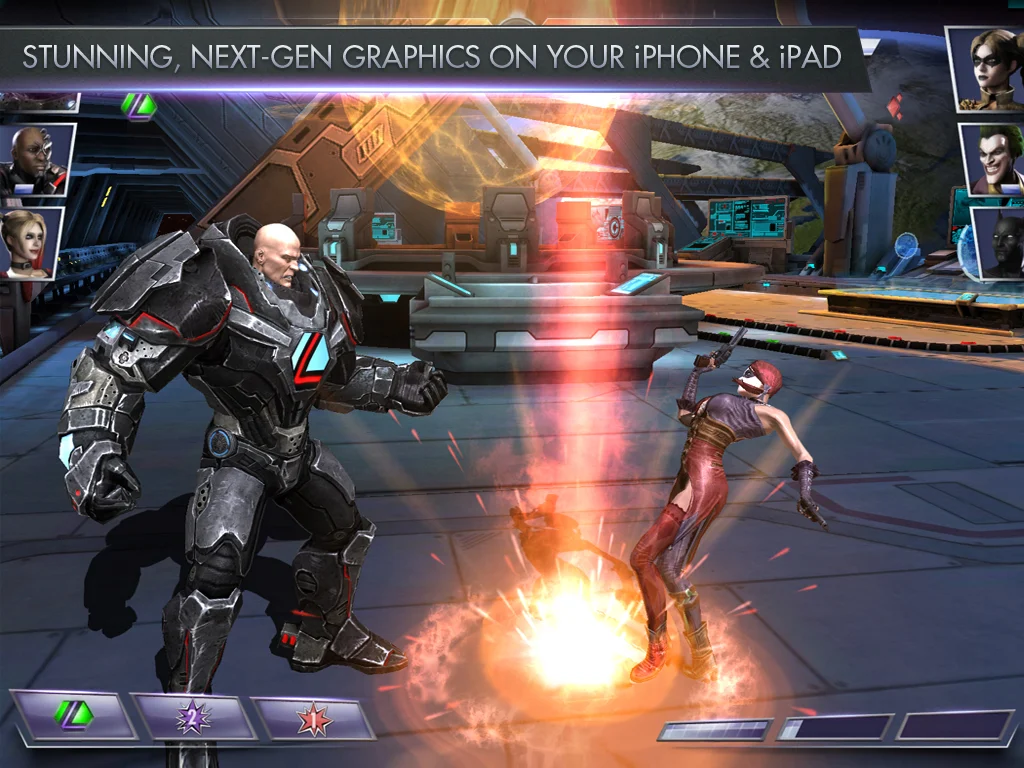Tag in the blonde Harley Quinn teammate portrait
This screenshot has width=1024, height=768.
coord(32,243)
